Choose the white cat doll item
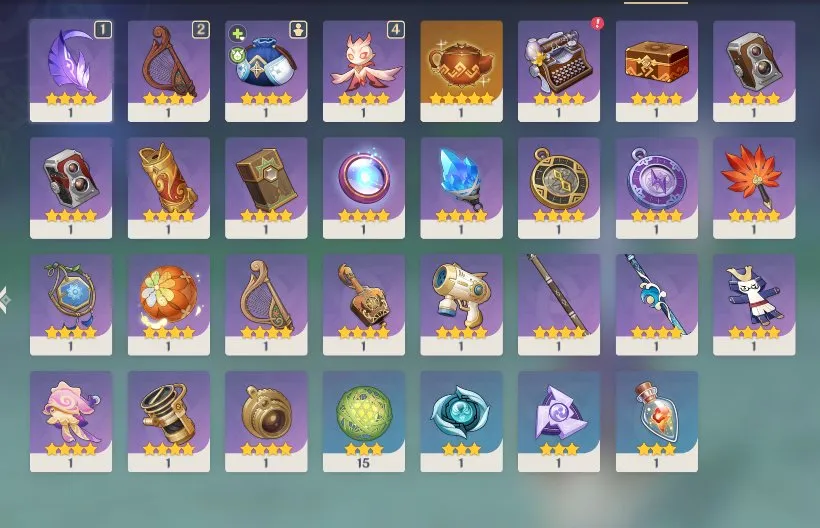This screenshot has width=820, height=528. pos(754,298)
